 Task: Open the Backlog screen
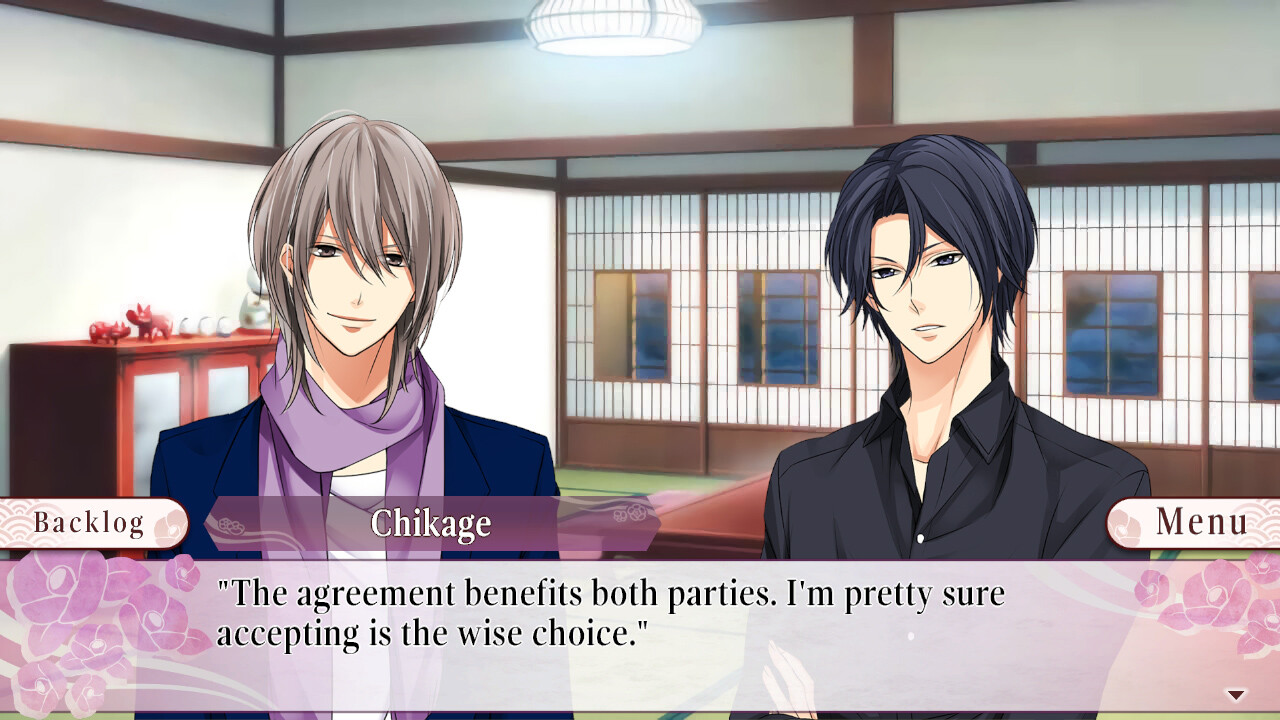(x=85, y=521)
